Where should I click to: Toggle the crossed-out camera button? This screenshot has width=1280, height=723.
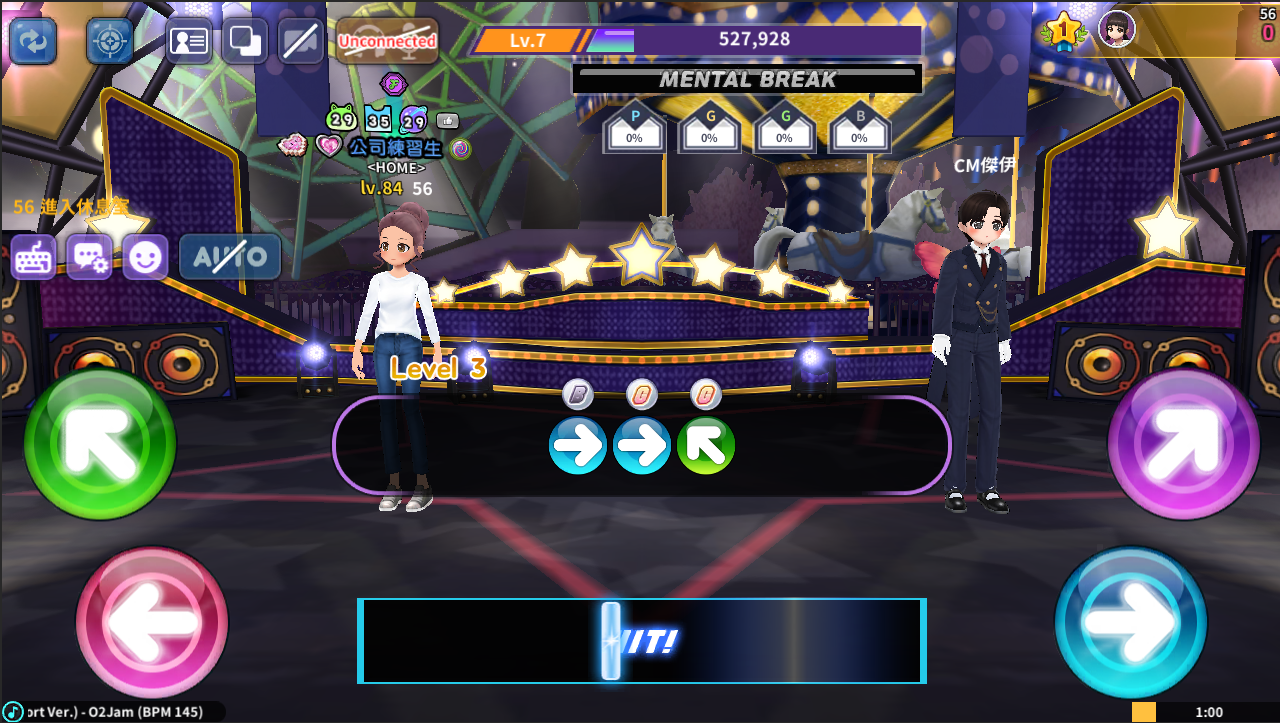point(301,41)
